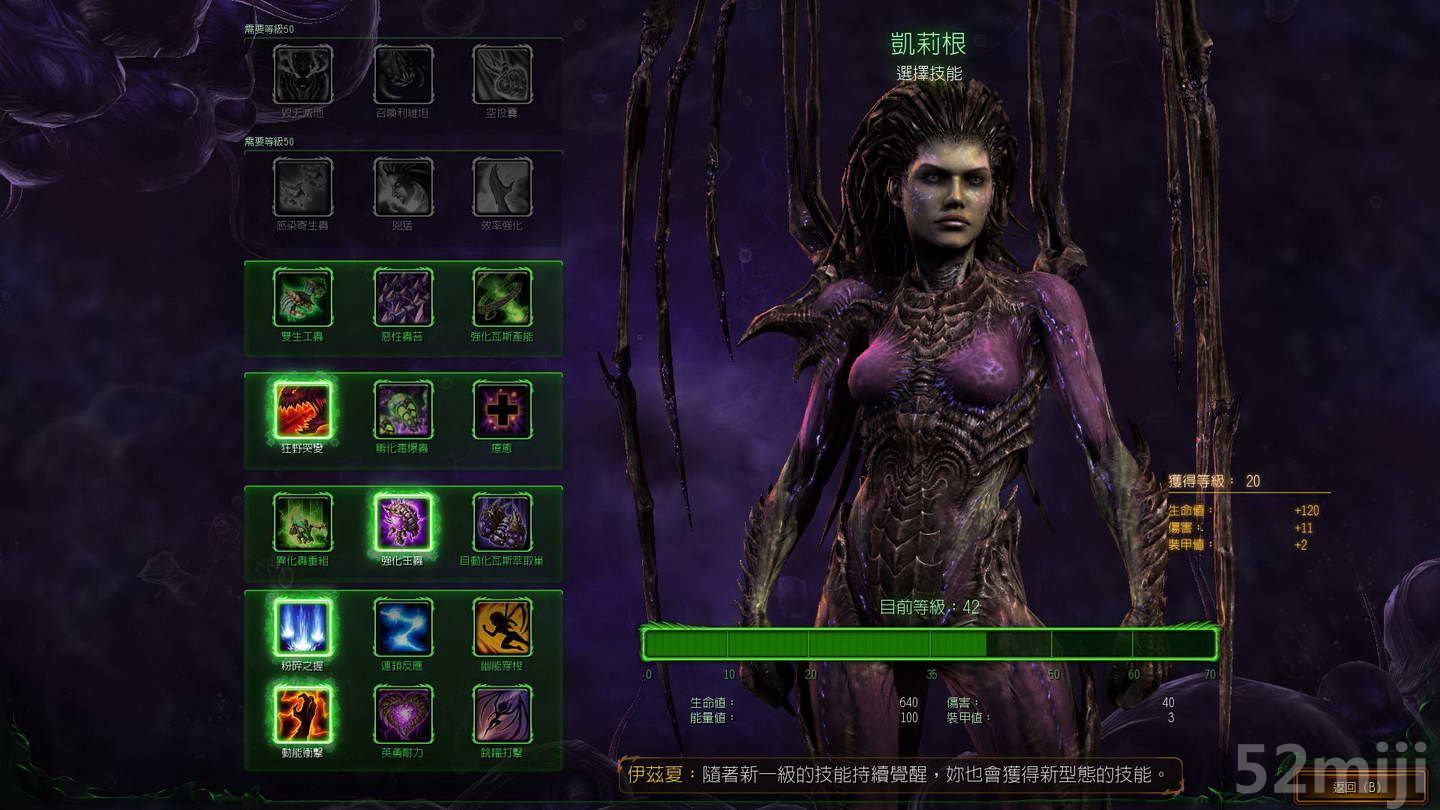This screenshot has height=810, width=1440.
Task: Switch the row choice to 療癒 healing cross
Action: 502,410
